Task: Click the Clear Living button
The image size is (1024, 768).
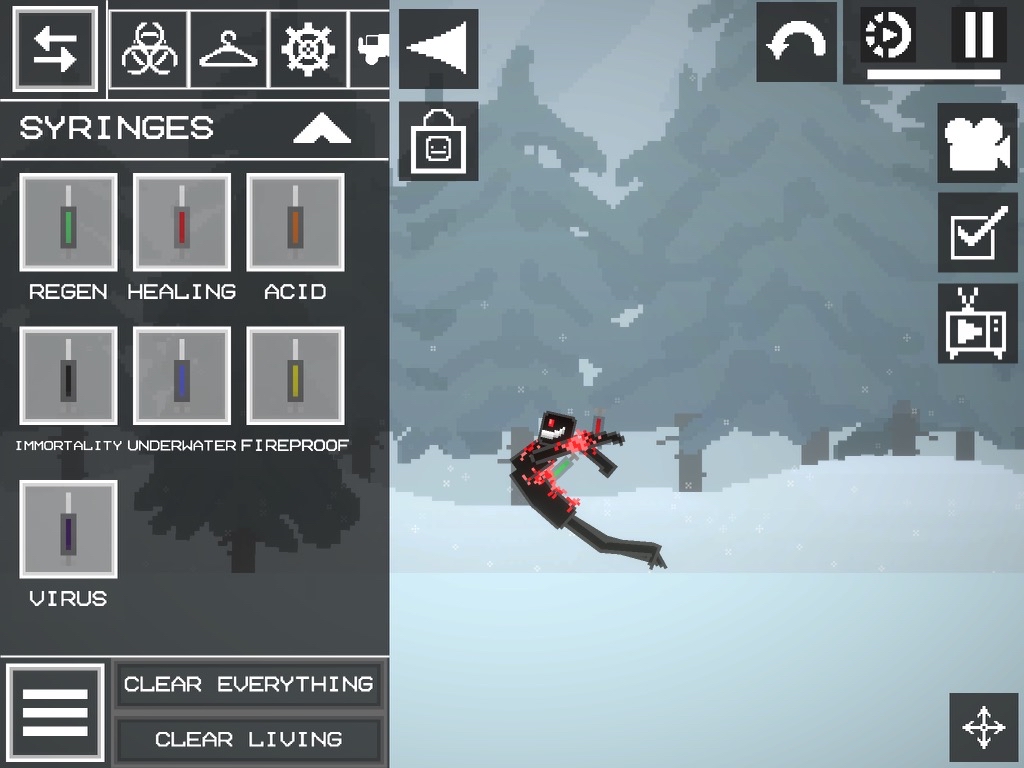Action: coord(248,740)
